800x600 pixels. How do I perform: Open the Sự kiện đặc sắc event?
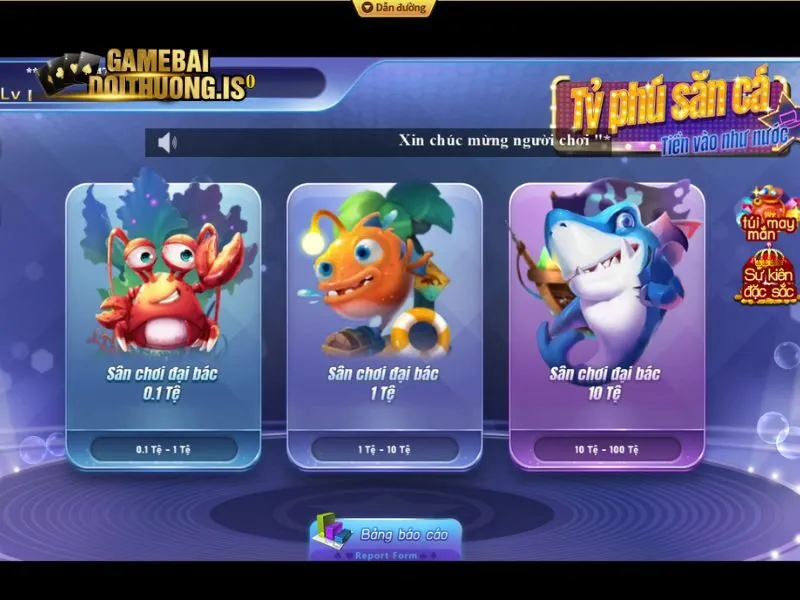pyautogui.click(x=767, y=274)
